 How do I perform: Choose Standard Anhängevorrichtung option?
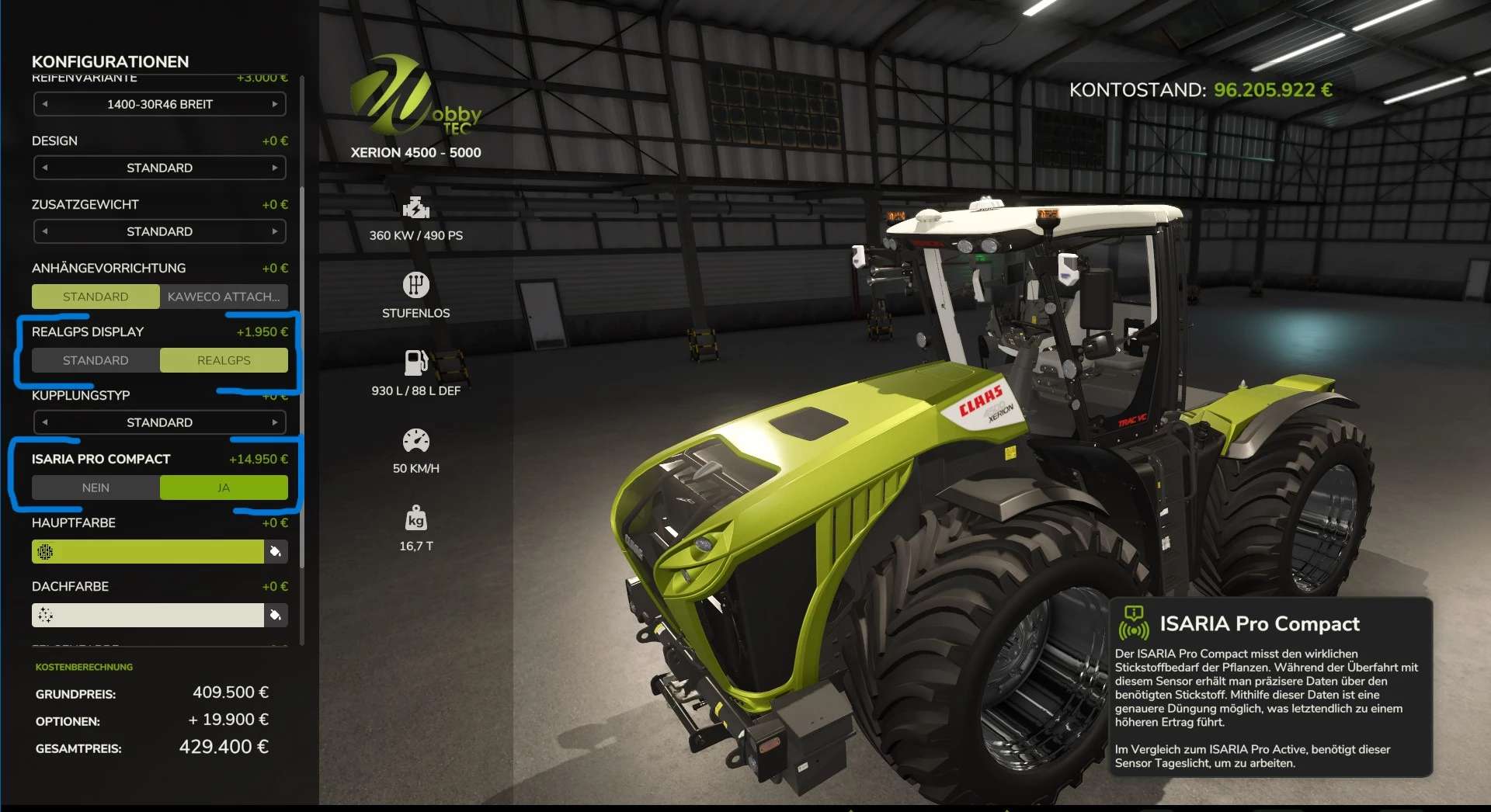pyautogui.click(x=96, y=297)
